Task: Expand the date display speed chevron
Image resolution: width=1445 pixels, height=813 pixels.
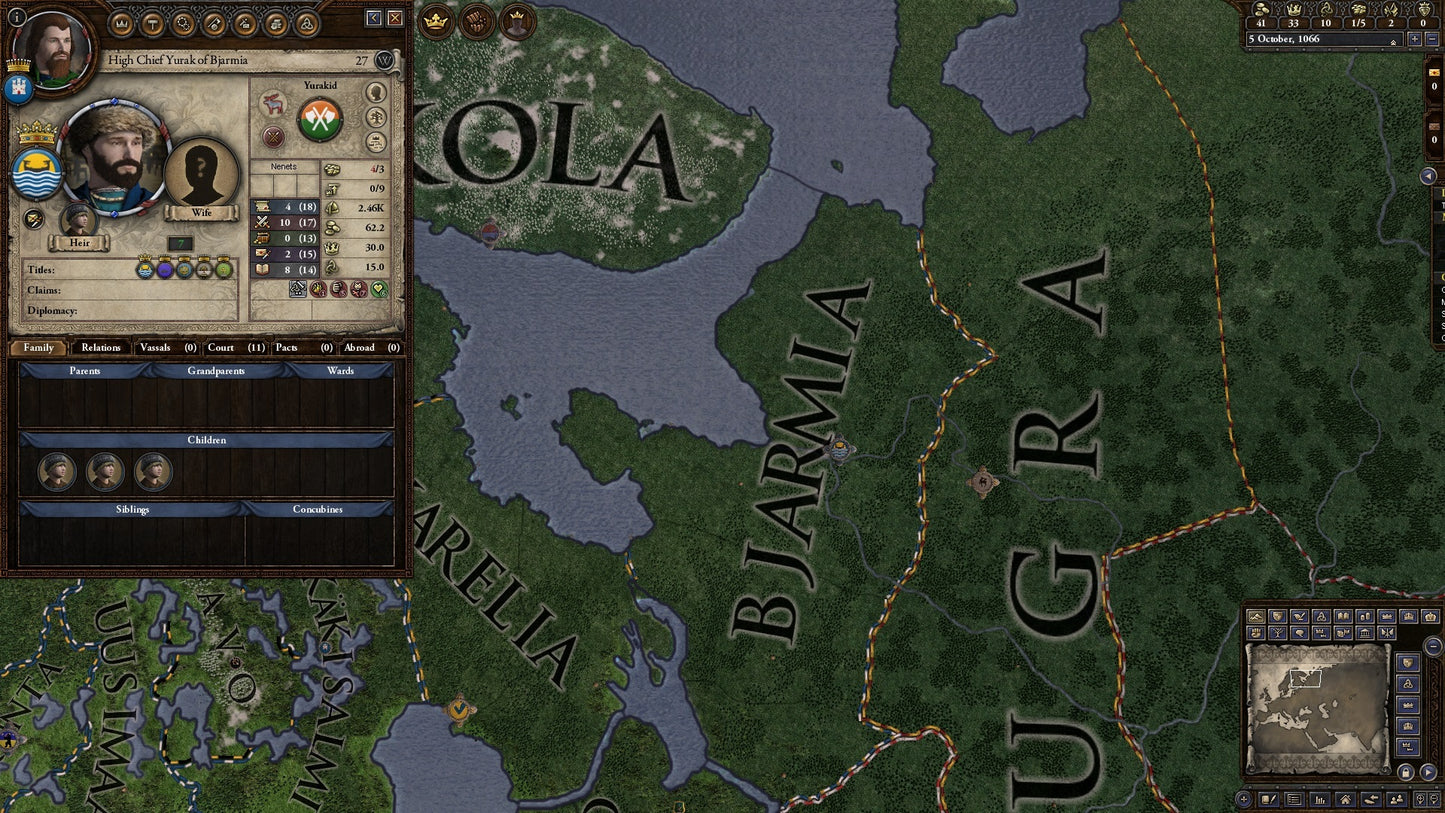Action: pyautogui.click(x=1392, y=42)
